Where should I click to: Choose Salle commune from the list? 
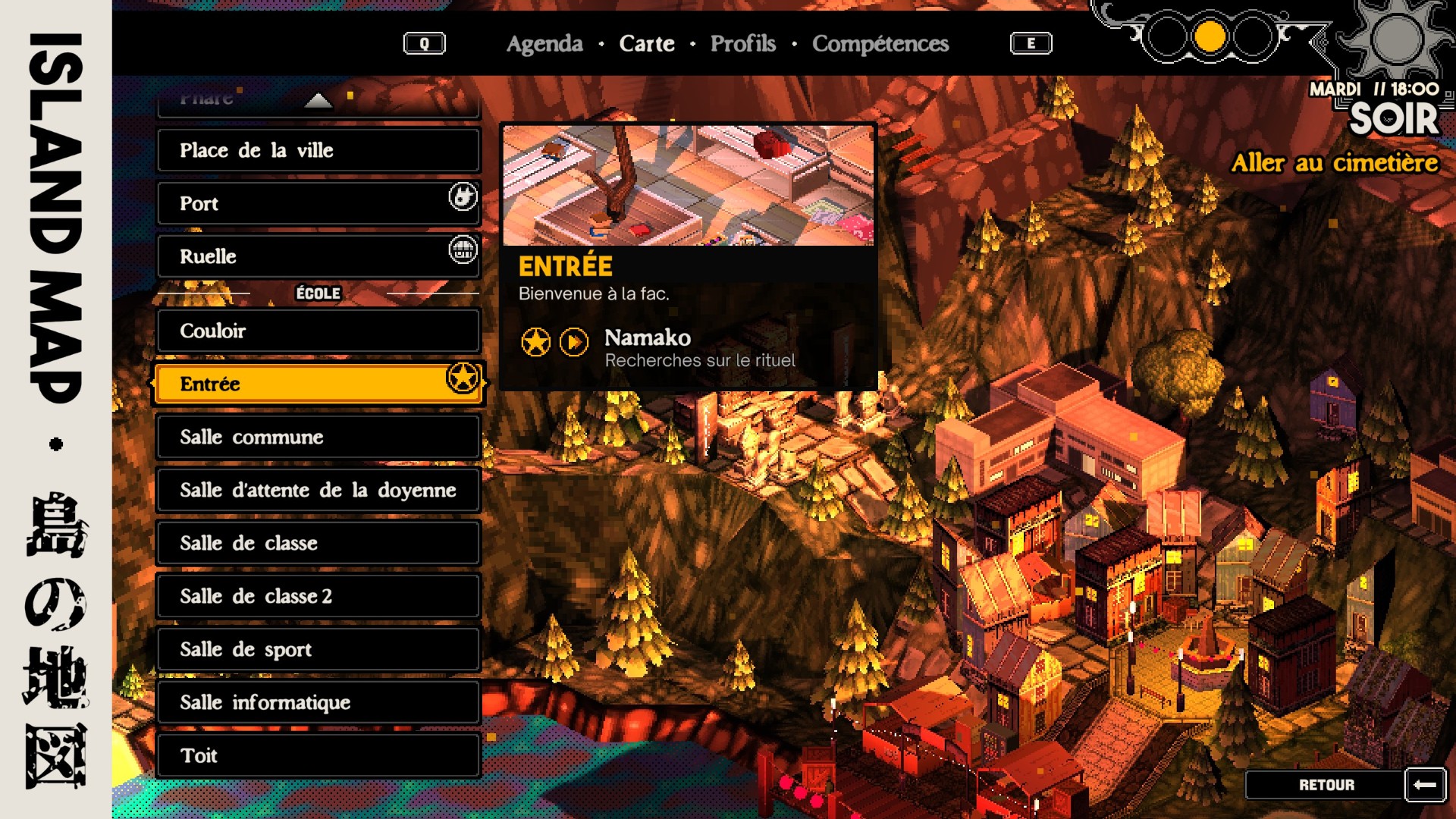318,437
